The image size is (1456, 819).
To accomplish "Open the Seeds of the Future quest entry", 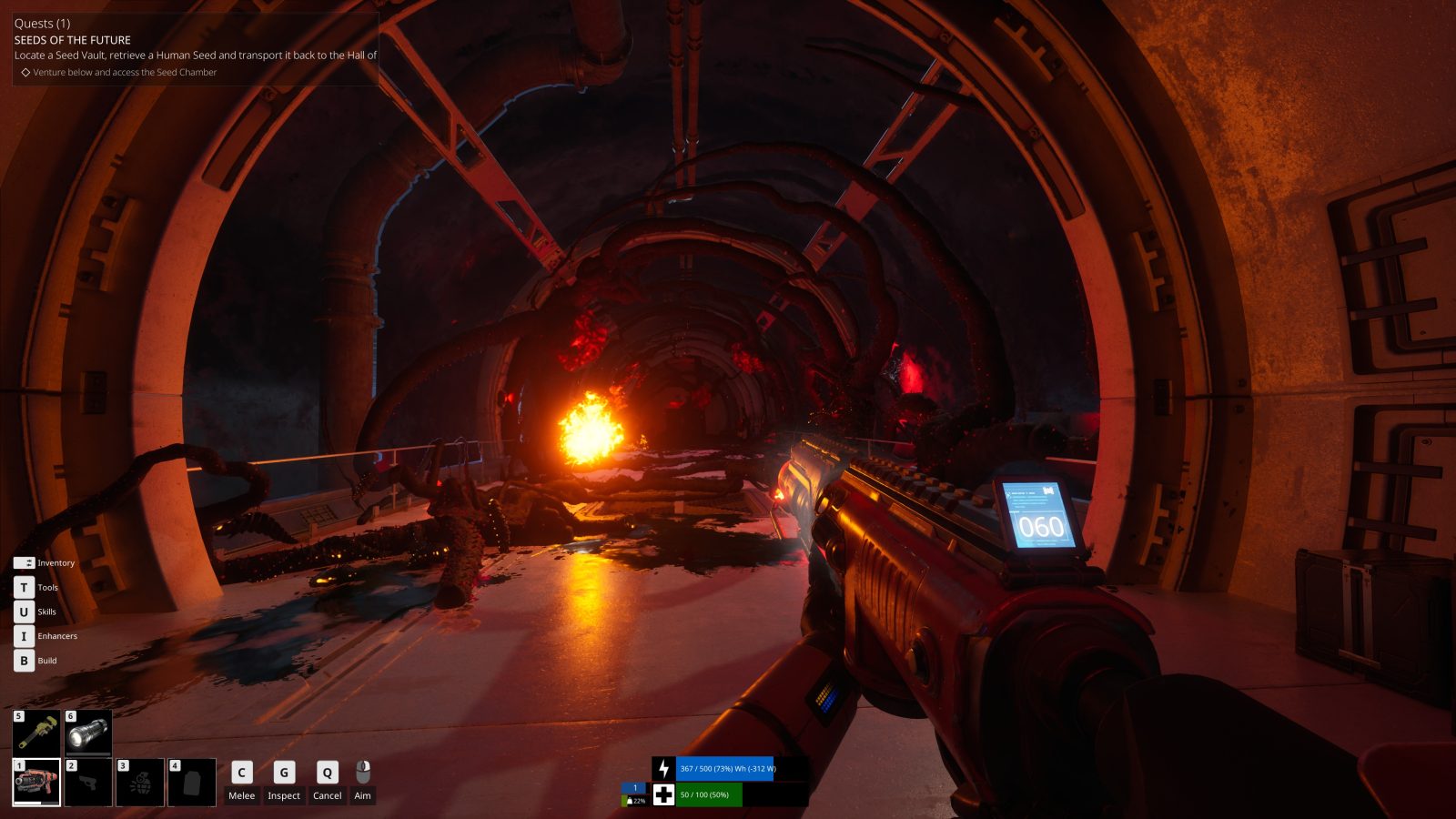I will click(x=73, y=40).
